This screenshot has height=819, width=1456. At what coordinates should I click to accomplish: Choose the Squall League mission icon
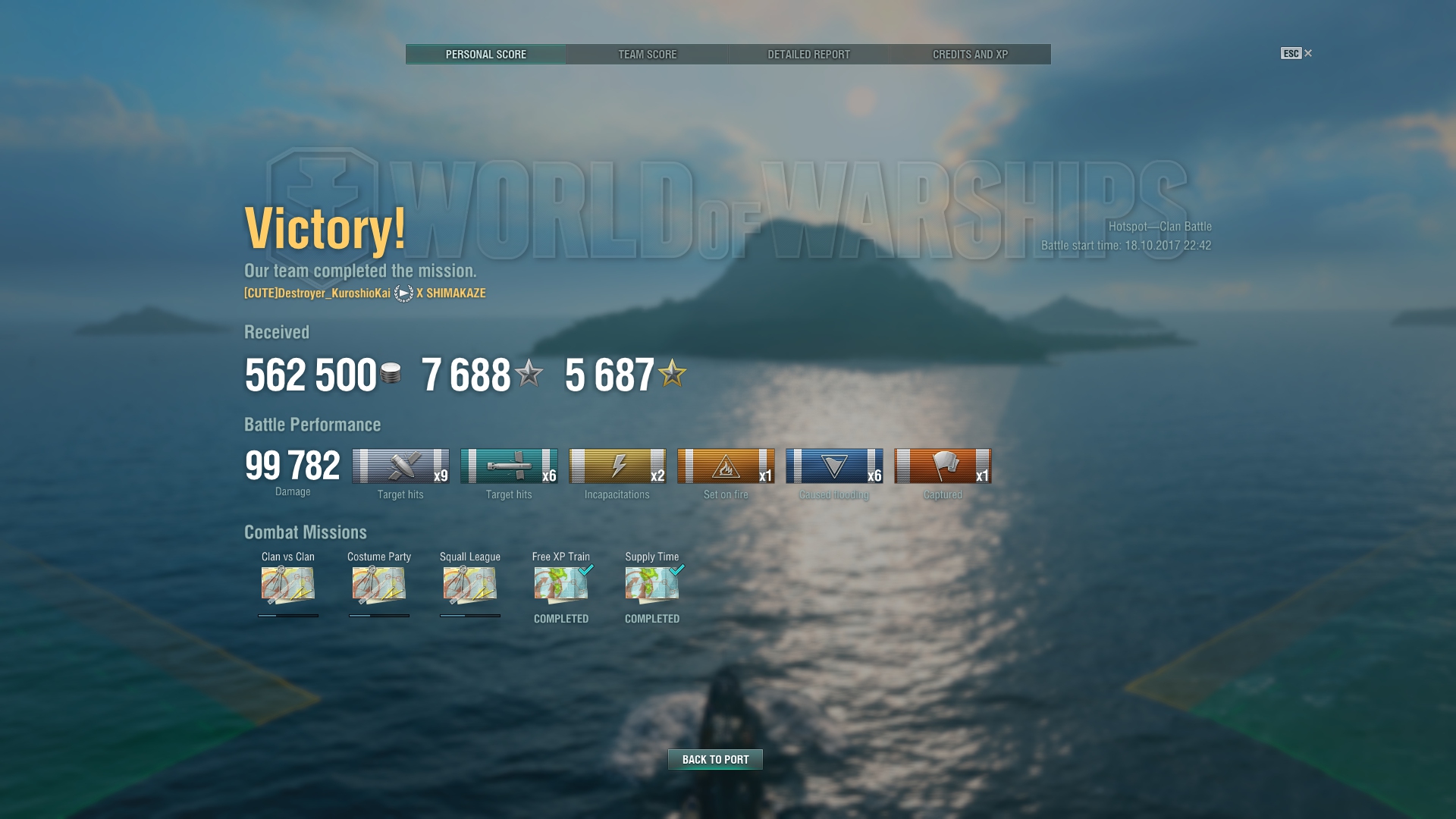pyautogui.click(x=470, y=585)
